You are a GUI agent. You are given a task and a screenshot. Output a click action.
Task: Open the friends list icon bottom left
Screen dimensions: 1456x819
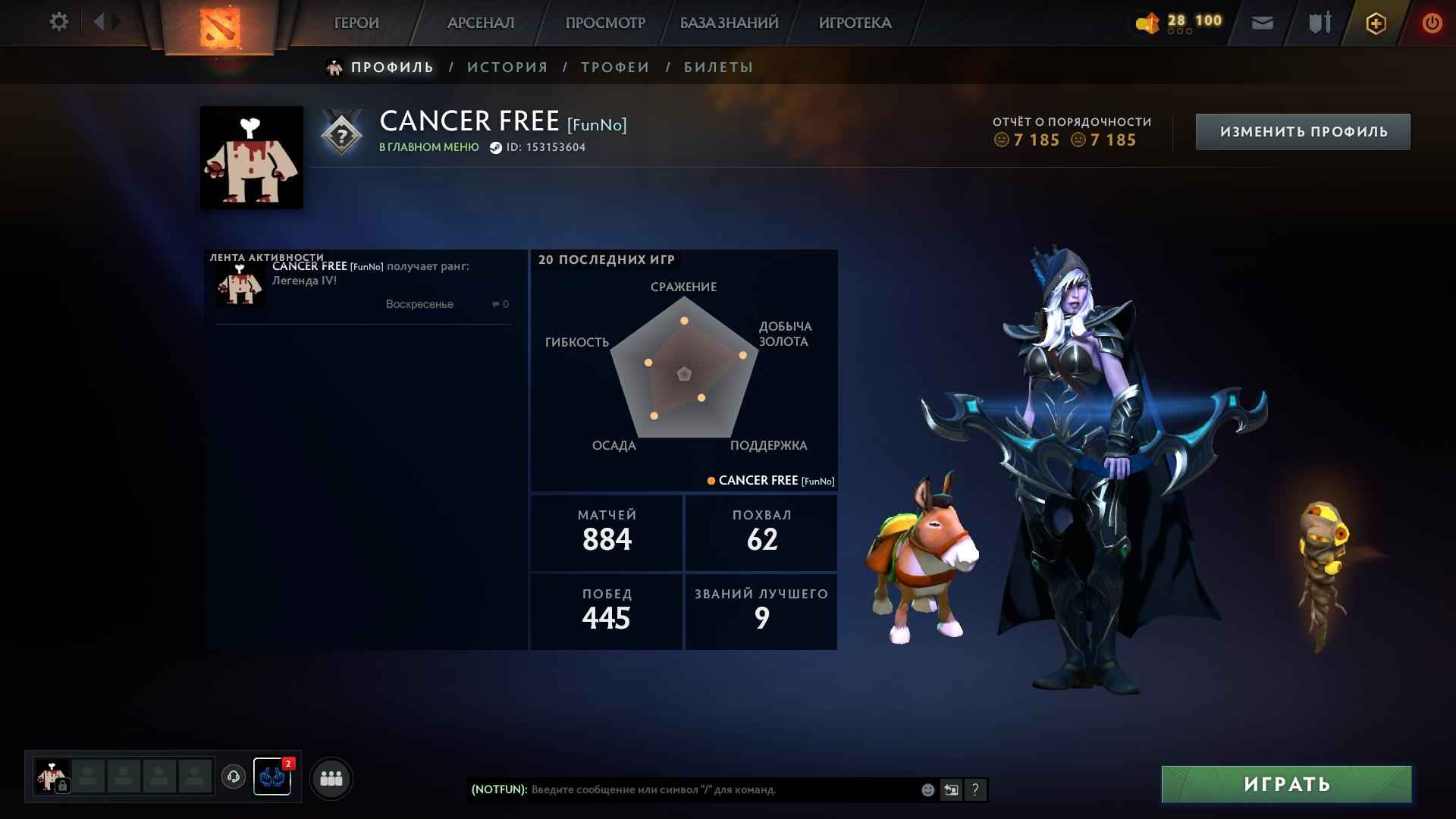coord(331,777)
